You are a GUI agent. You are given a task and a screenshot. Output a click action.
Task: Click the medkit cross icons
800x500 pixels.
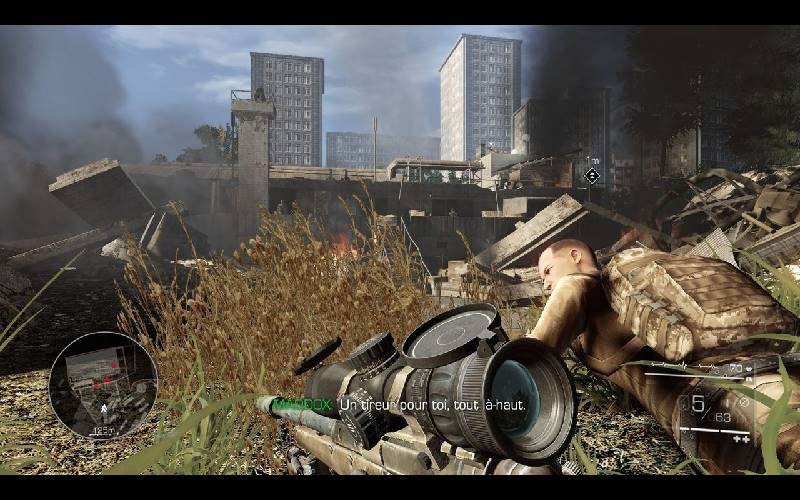[741, 438]
